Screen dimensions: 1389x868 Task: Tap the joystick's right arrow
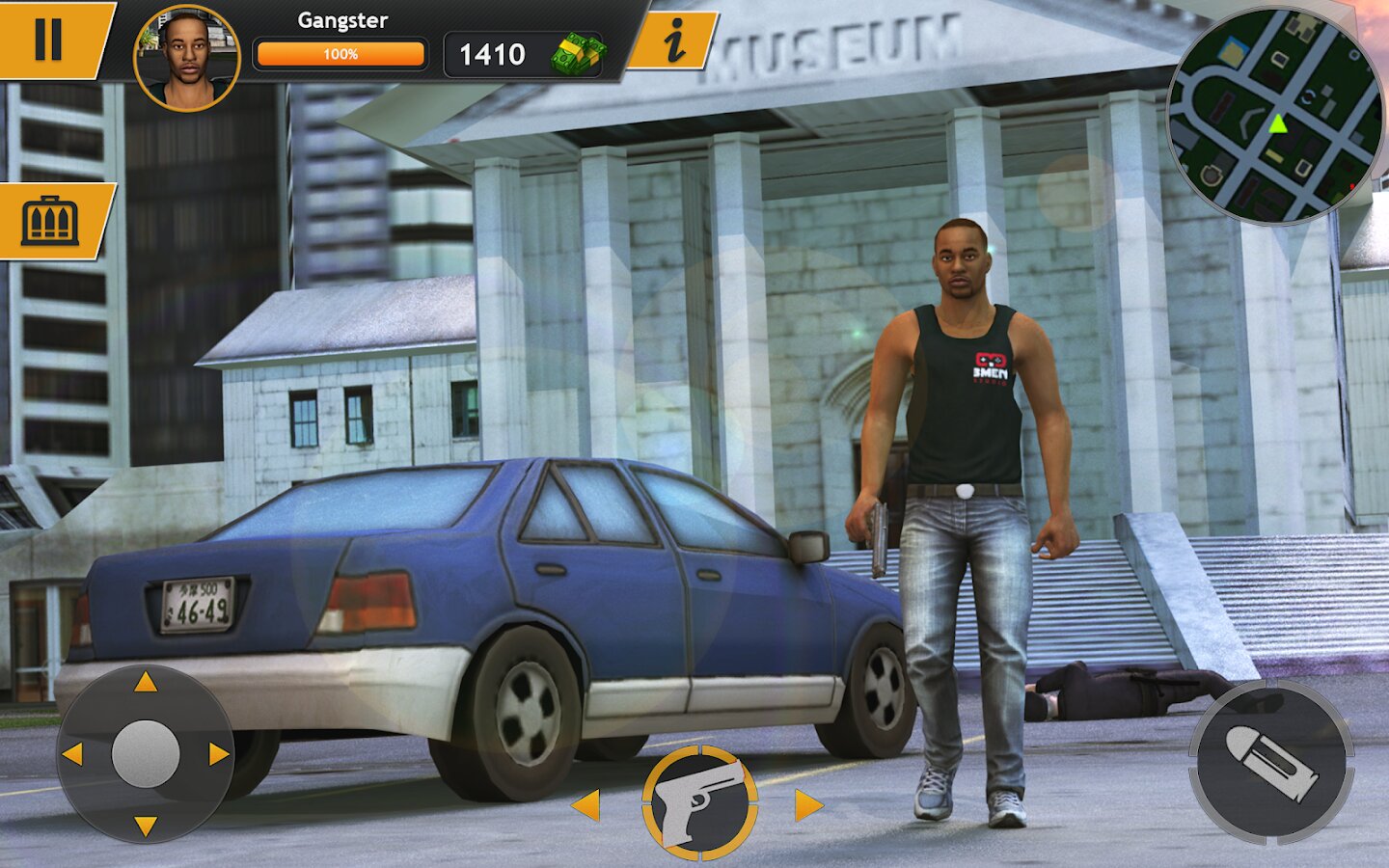(219, 754)
